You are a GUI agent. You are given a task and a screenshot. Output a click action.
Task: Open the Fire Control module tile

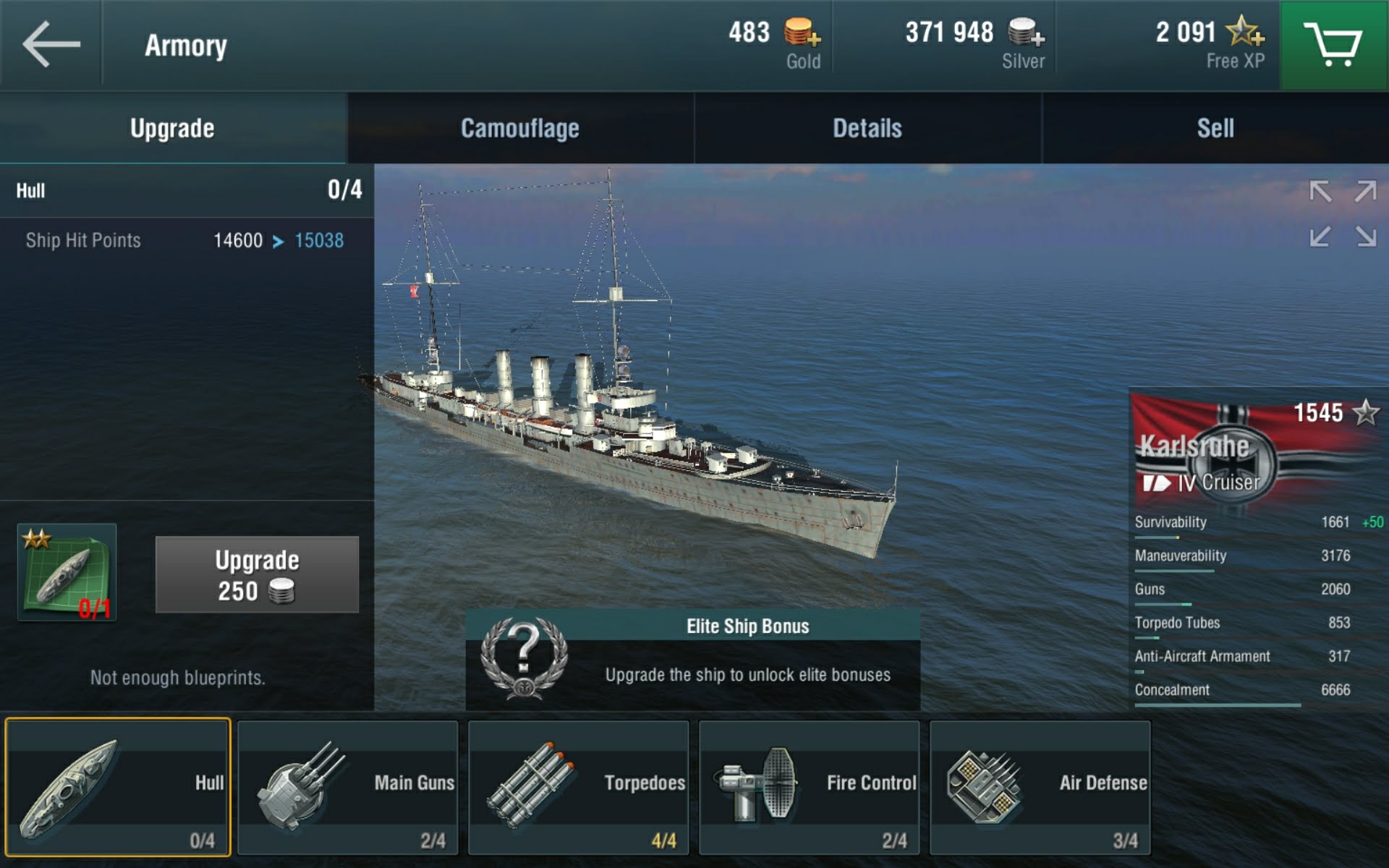click(809, 788)
